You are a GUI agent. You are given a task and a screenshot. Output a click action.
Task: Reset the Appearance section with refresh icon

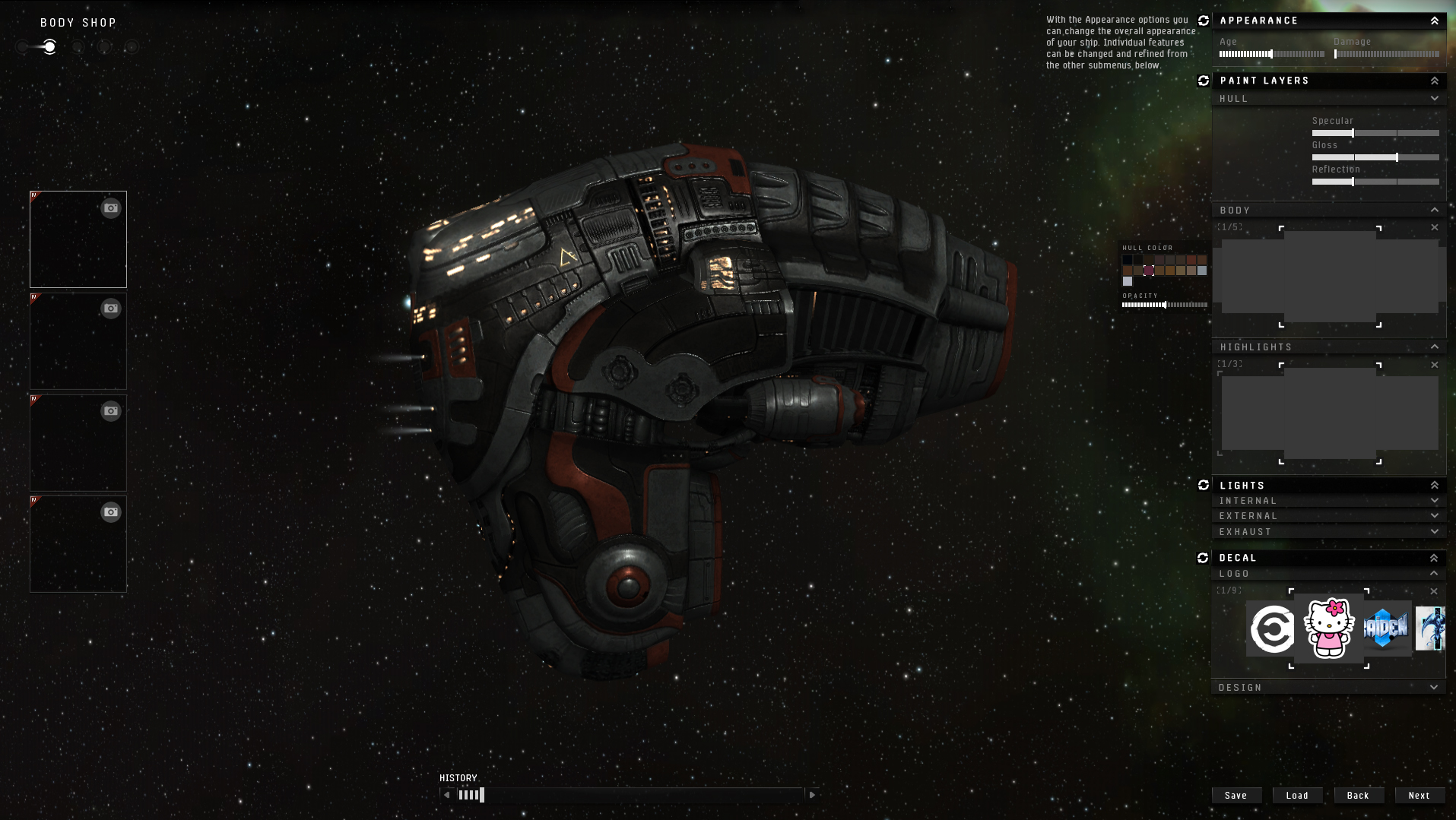pos(1204,21)
